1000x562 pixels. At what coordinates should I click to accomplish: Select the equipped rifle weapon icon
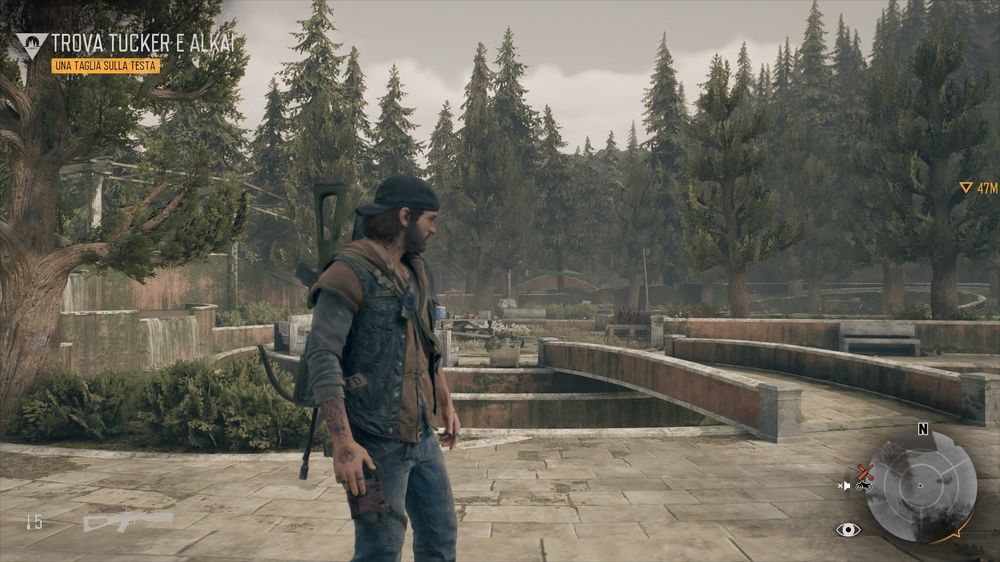click(x=127, y=521)
